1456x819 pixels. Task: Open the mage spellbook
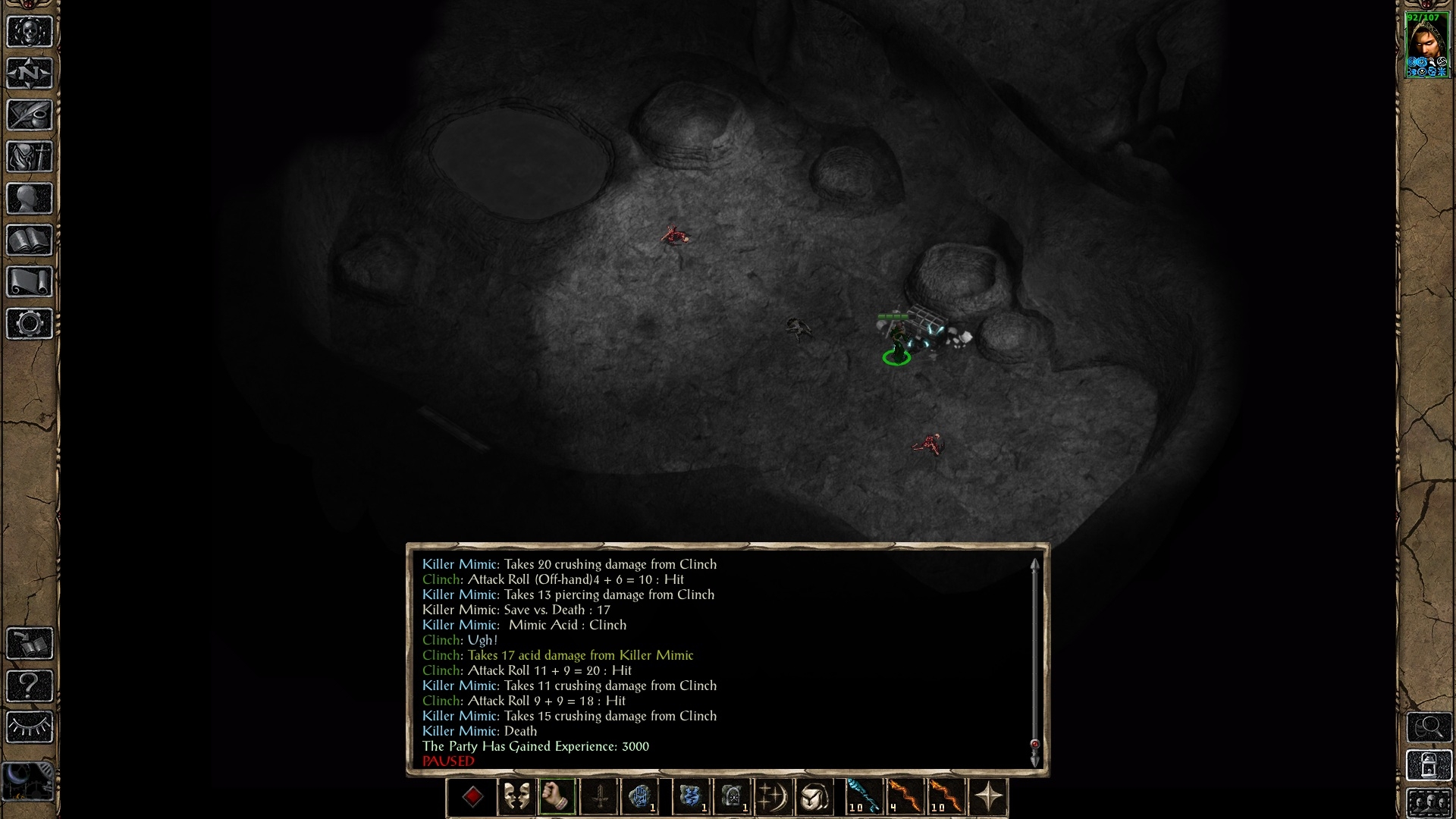click(30, 240)
